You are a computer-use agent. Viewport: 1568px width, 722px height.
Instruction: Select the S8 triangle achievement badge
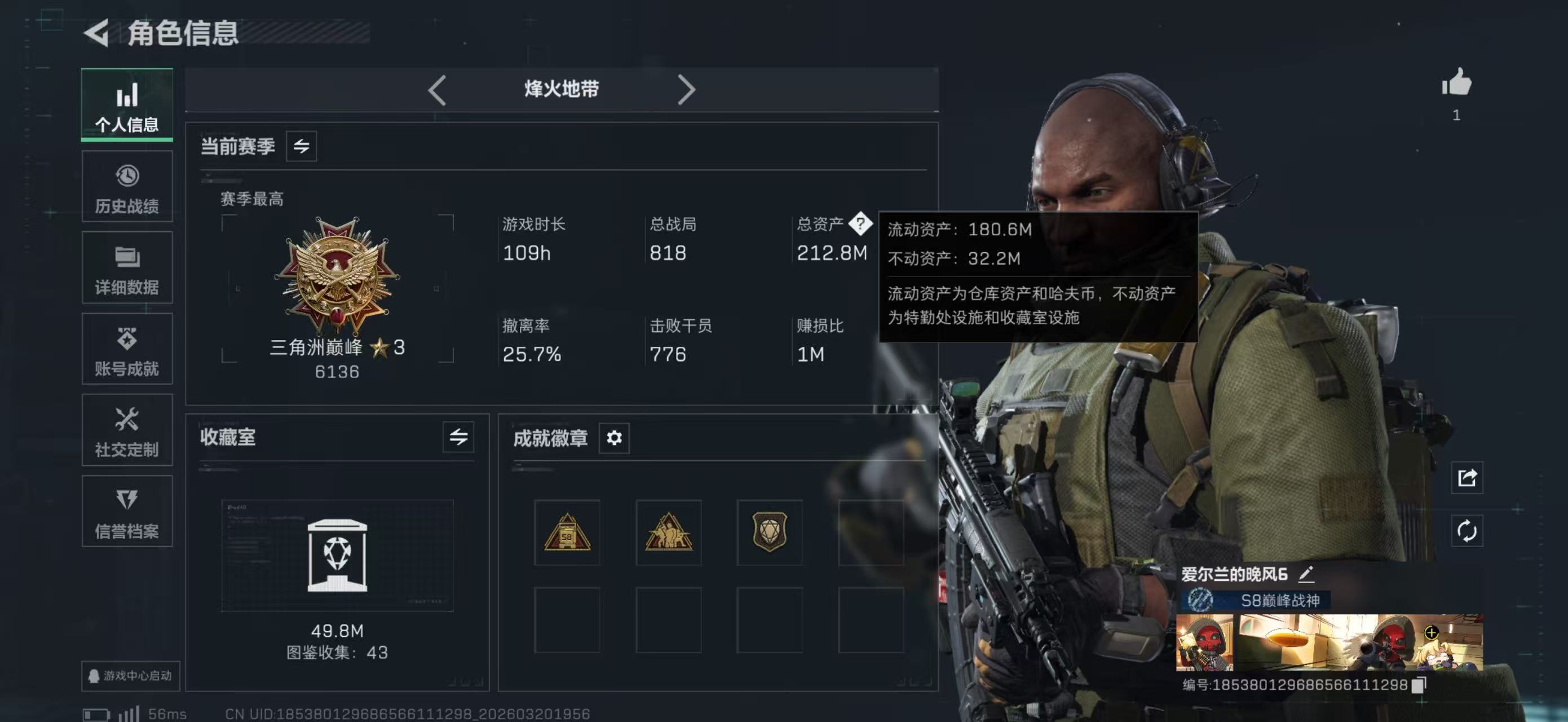567,532
